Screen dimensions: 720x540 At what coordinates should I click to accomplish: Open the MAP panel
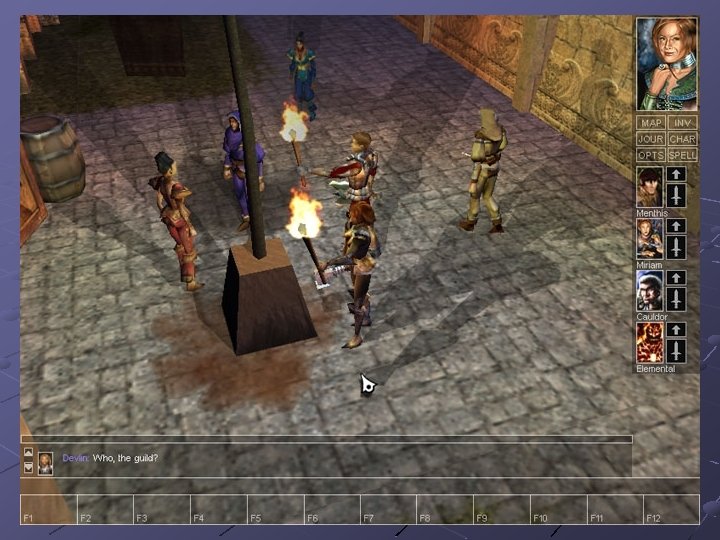point(651,123)
